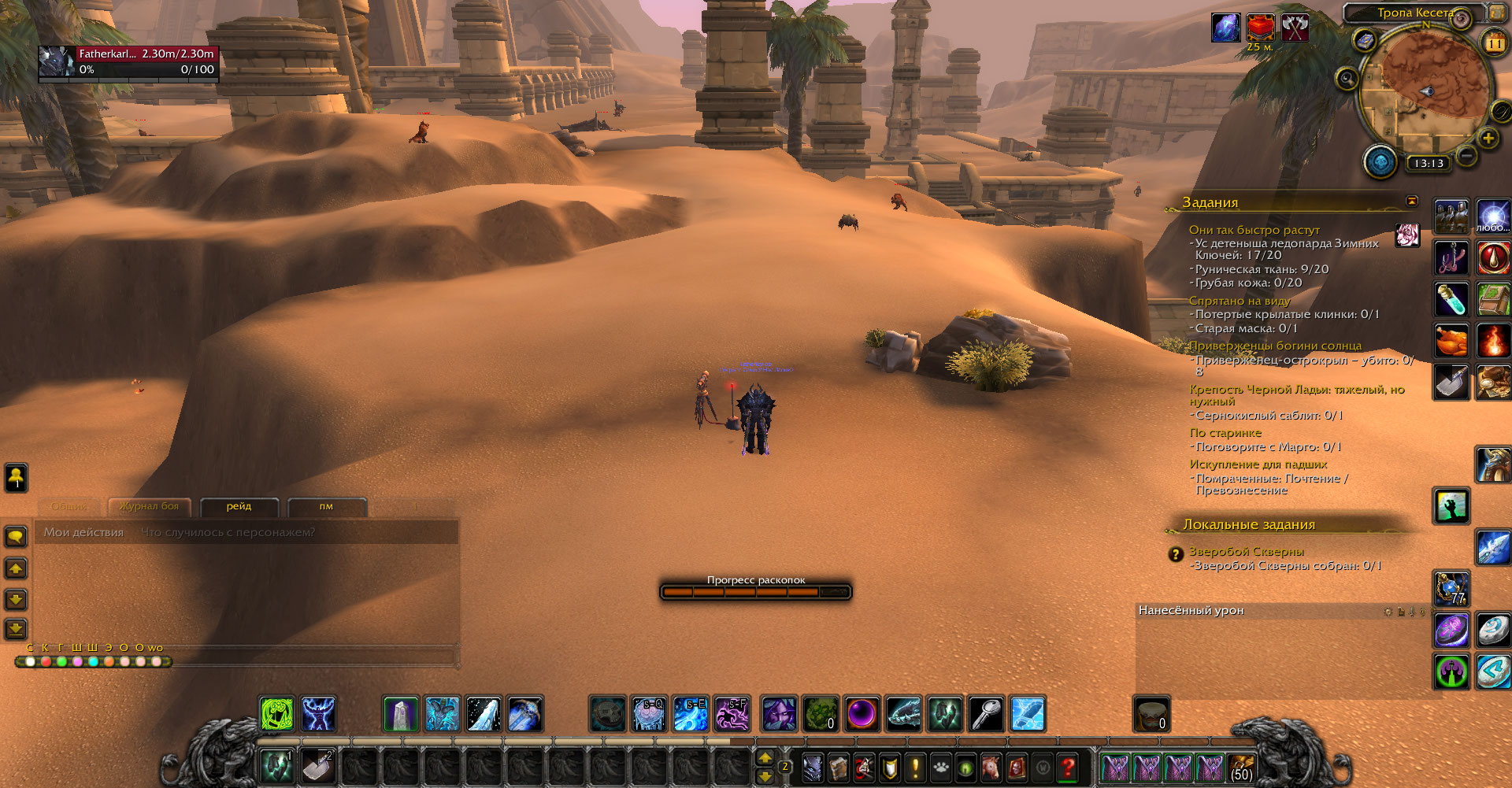Open the red question mark help button
The width and height of the screenshot is (1512, 788).
(x=1068, y=766)
